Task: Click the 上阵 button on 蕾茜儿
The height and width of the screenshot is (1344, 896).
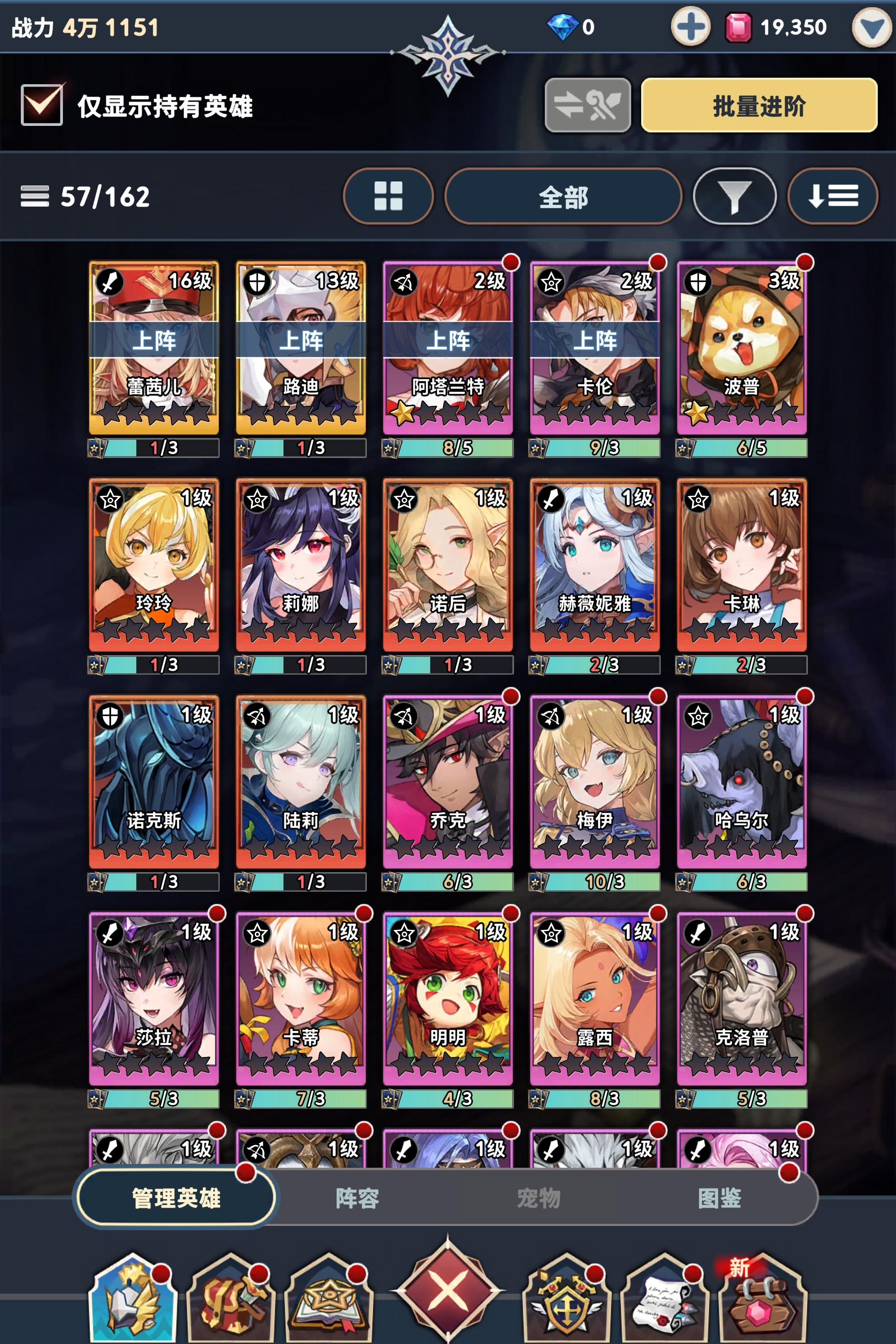Action: (153, 342)
